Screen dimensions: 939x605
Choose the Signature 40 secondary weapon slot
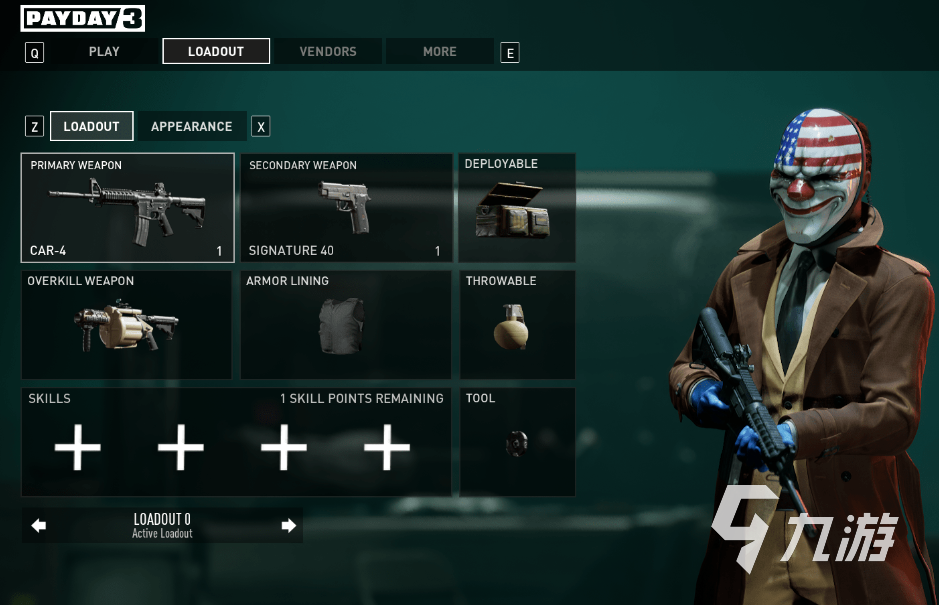tap(345, 208)
